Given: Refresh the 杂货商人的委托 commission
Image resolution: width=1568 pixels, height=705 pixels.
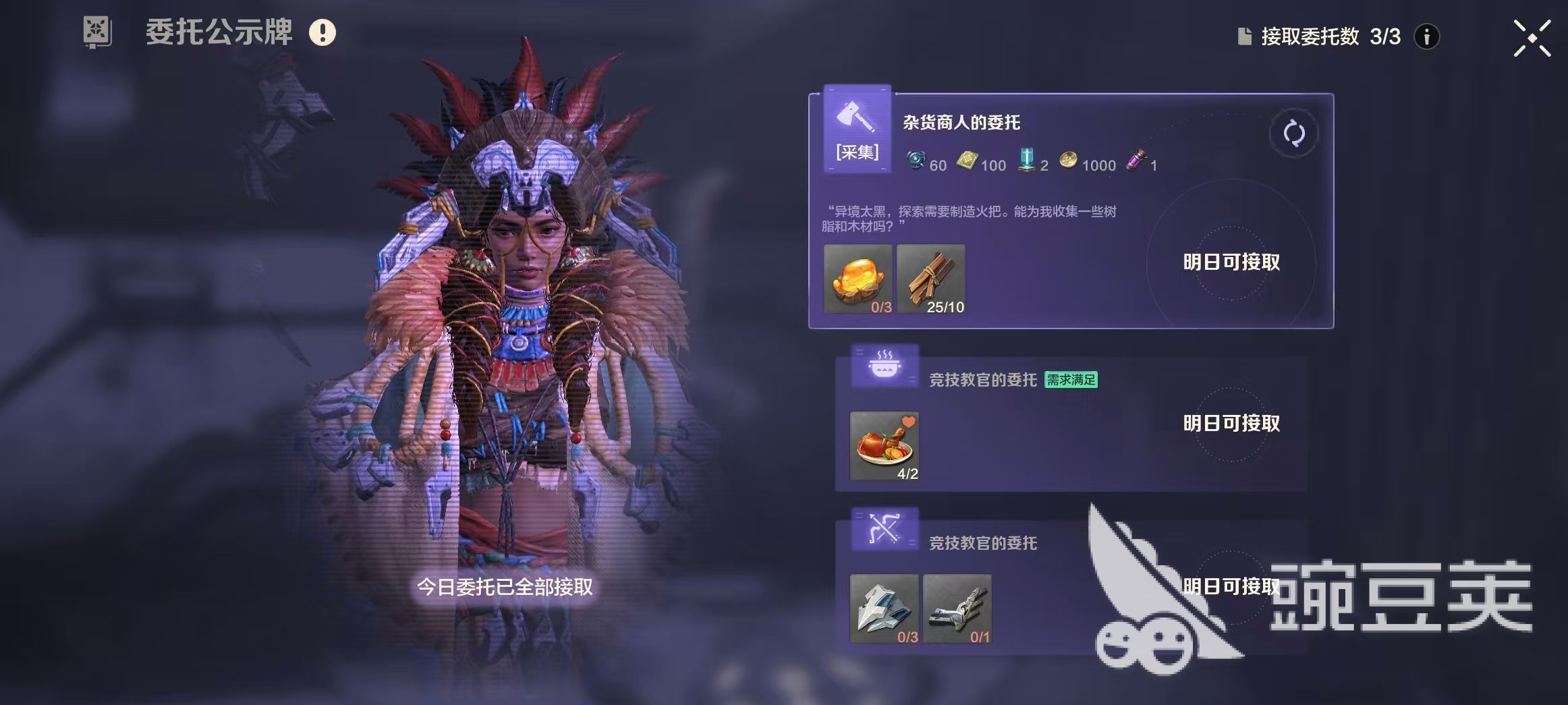Looking at the screenshot, I should tap(1293, 134).
